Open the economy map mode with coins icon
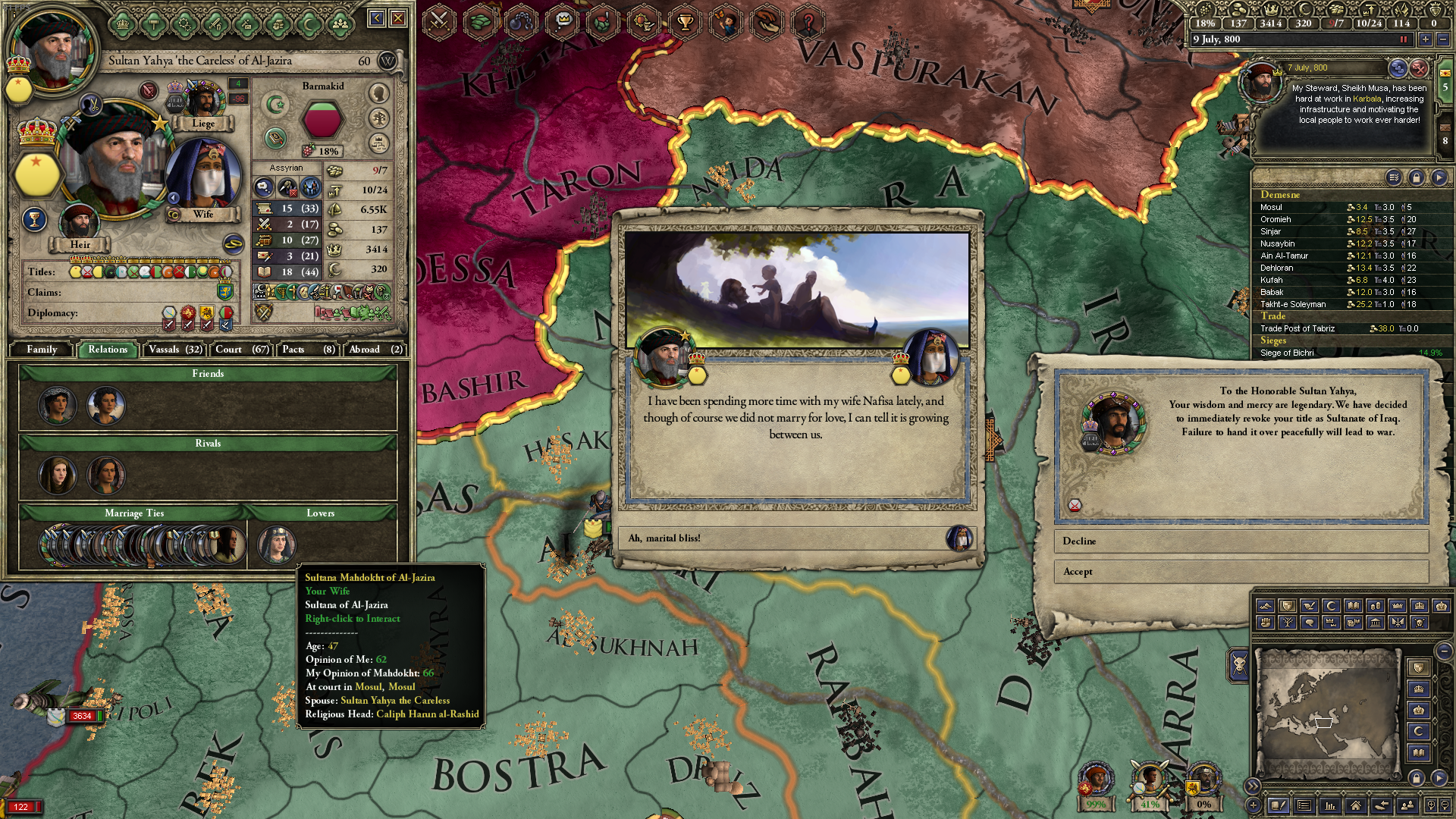Screen dimensions: 1456x819 [1376, 607]
